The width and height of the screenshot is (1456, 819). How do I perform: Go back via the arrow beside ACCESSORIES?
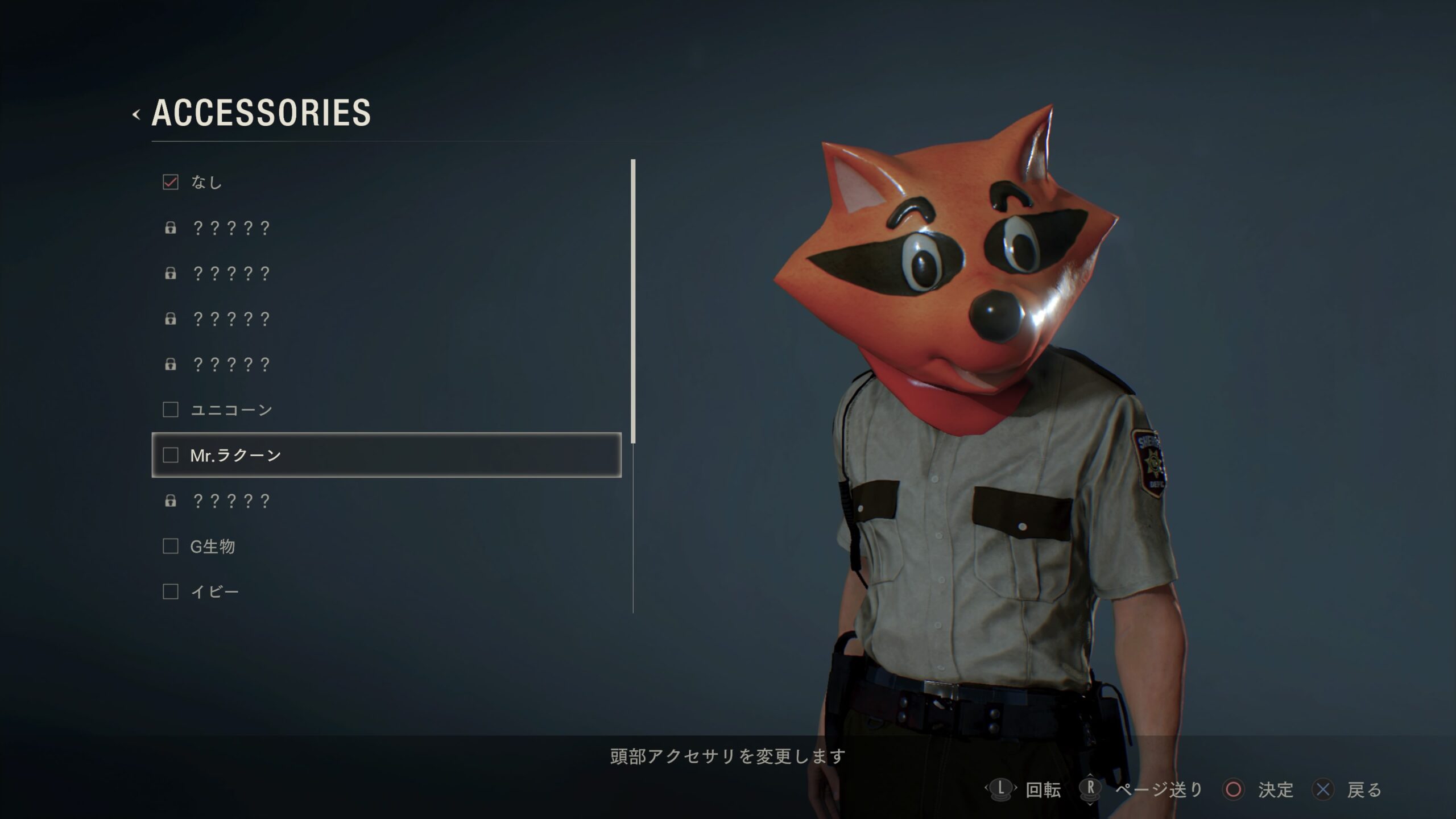coord(136,114)
